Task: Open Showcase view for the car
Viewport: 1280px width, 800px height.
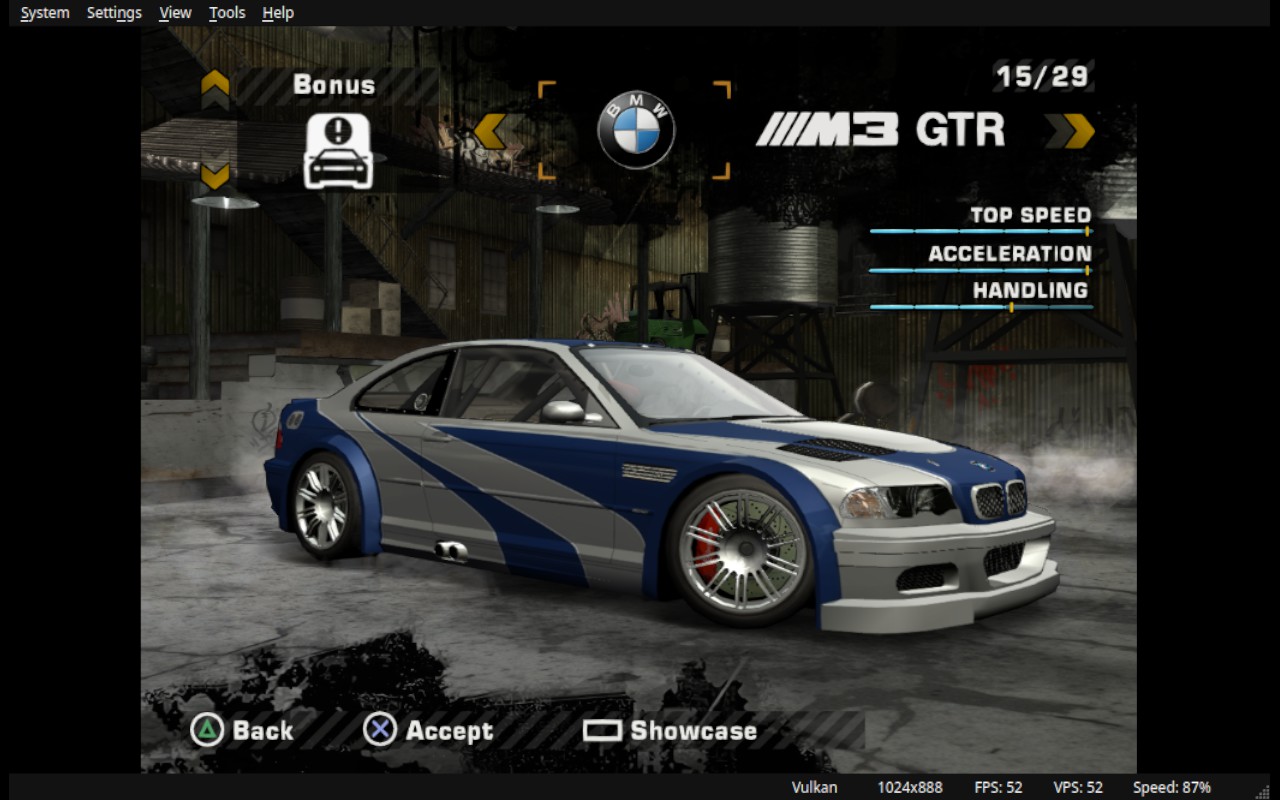Action: point(670,731)
